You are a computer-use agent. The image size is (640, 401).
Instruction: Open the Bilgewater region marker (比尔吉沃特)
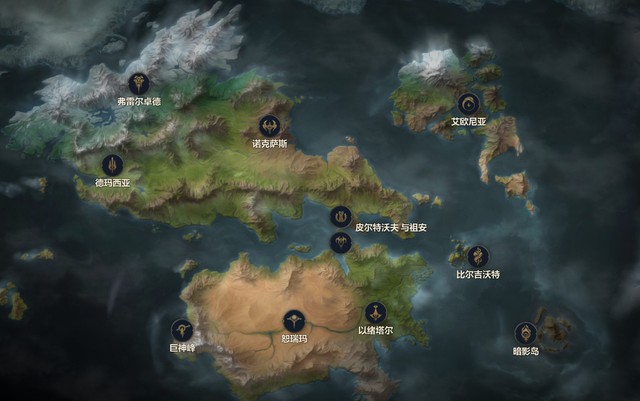click(477, 256)
